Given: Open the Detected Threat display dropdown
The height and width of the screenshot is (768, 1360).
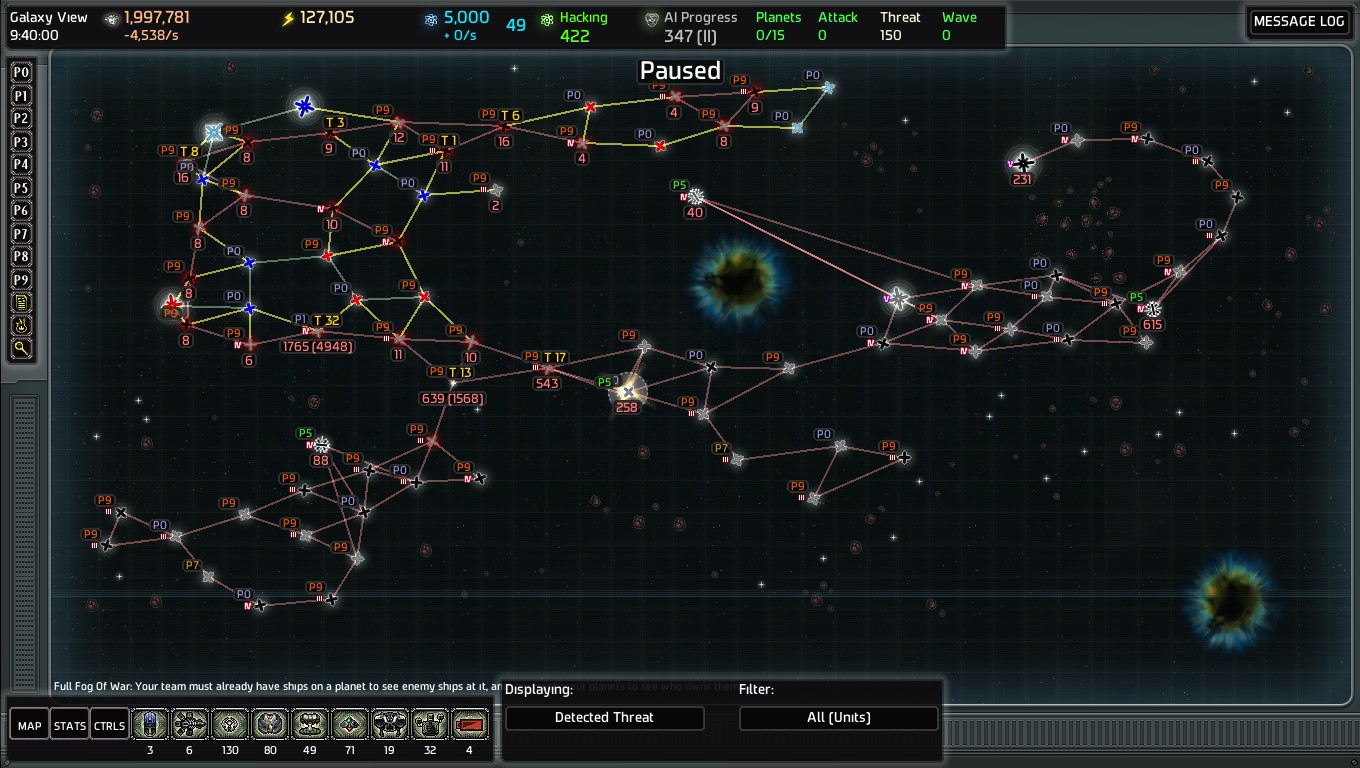Looking at the screenshot, I should point(604,717).
